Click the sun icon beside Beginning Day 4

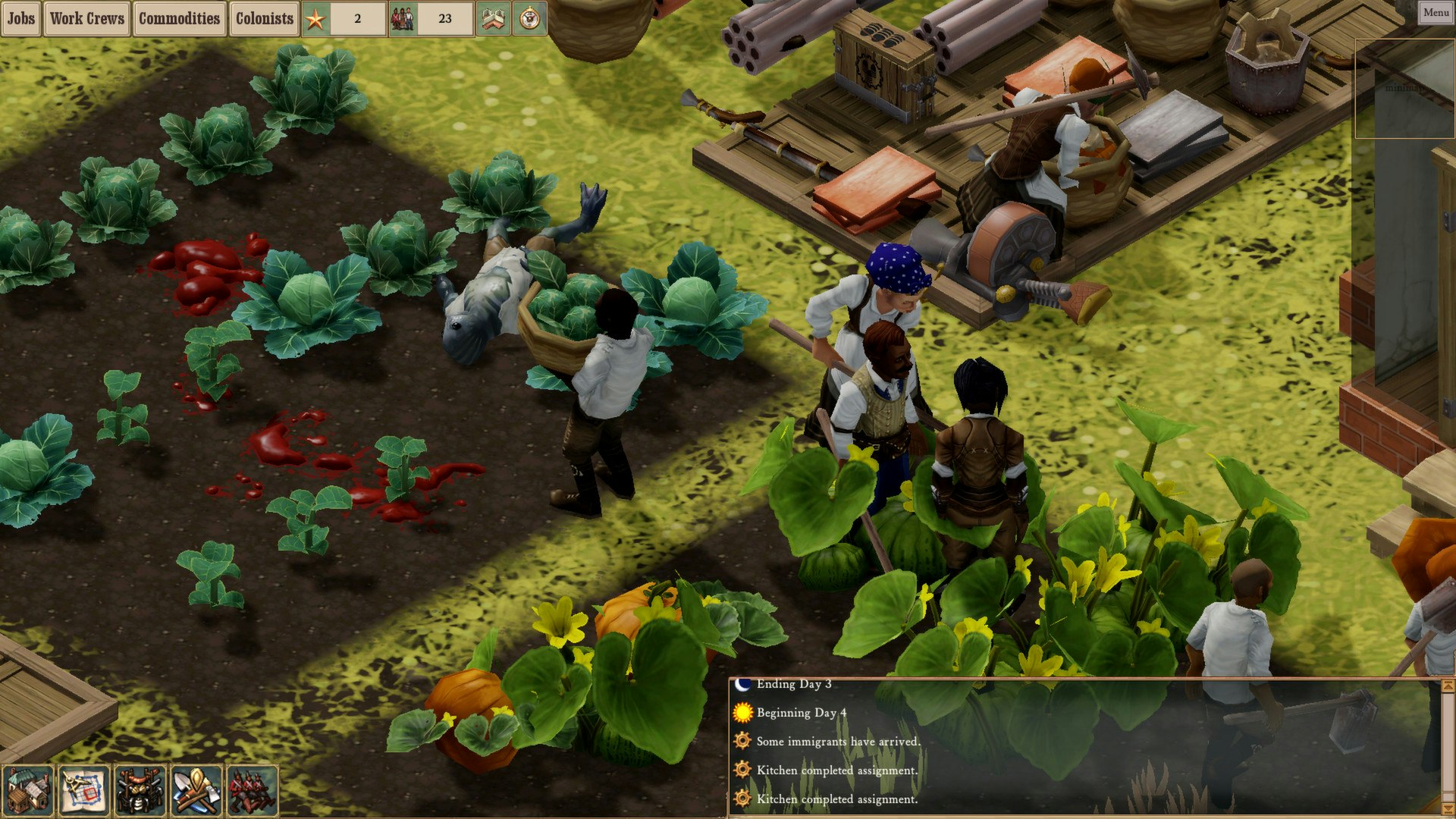coord(742,713)
